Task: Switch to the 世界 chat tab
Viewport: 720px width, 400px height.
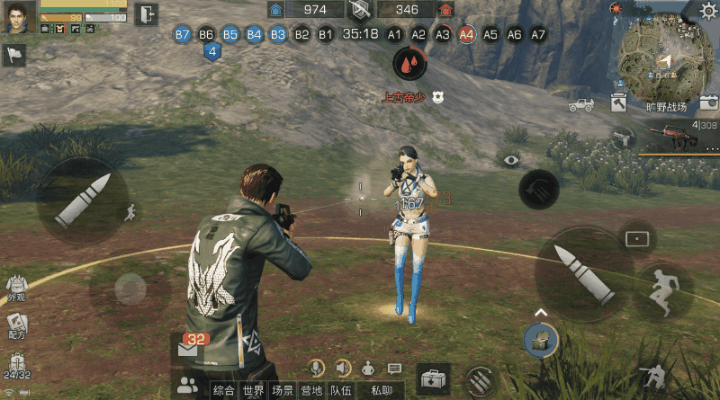Action: [254, 391]
